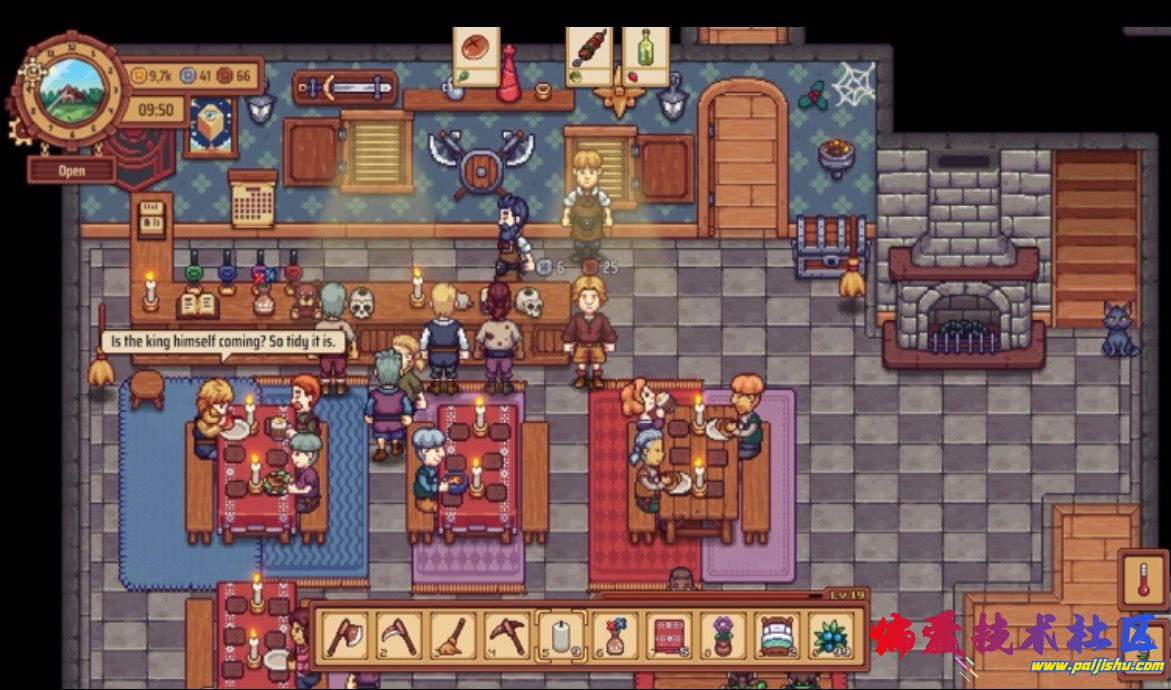Open the thermometer temperature panel
Viewport: 1171px width, 690px height.
click(1143, 578)
